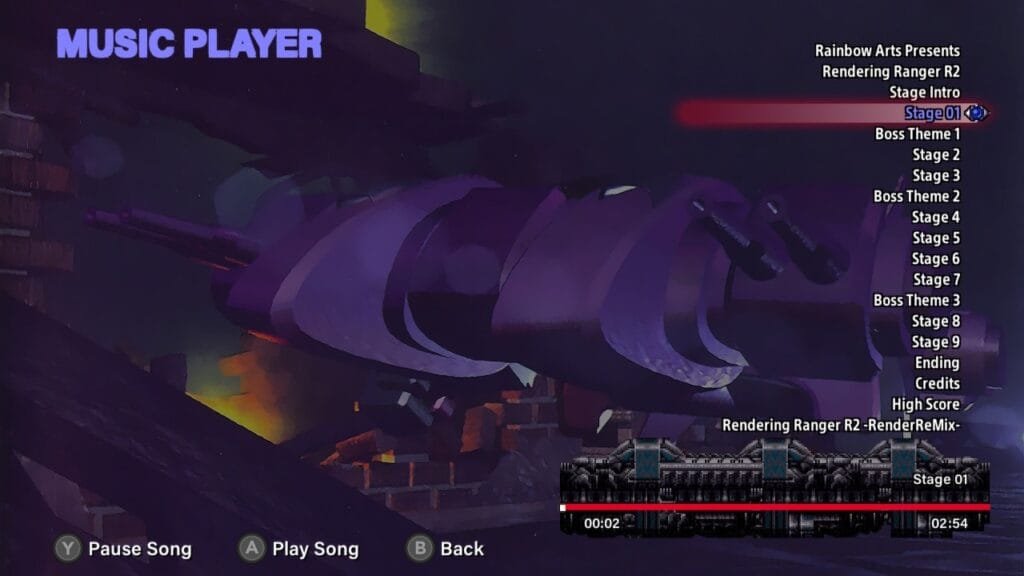Choose the High Score track
Image resolution: width=1024 pixels, height=576 pixels.
pyautogui.click(x=926, y=405)
